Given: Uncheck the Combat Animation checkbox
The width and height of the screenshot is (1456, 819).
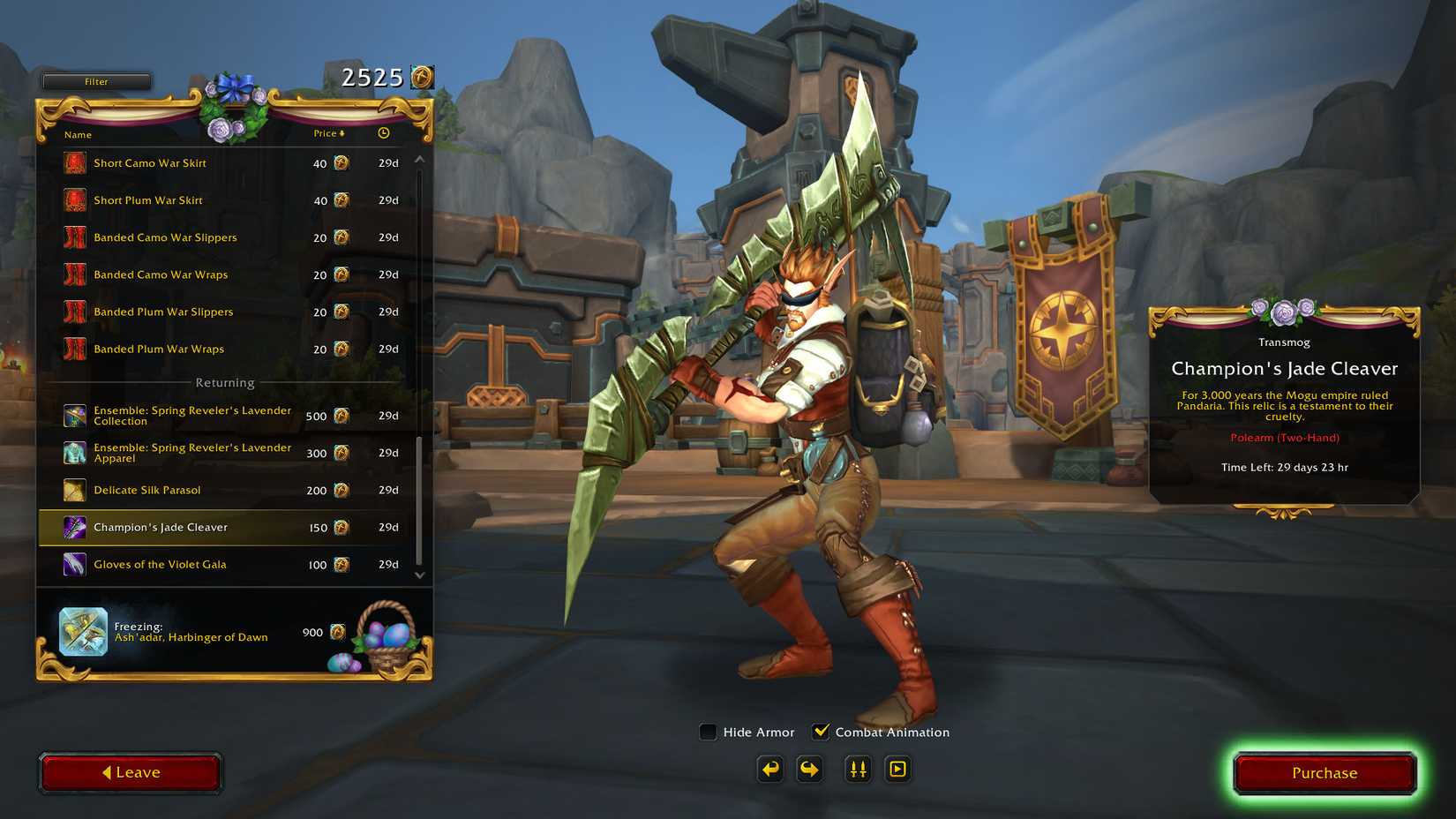Looking at the screenshot, I should pos(822,731).
